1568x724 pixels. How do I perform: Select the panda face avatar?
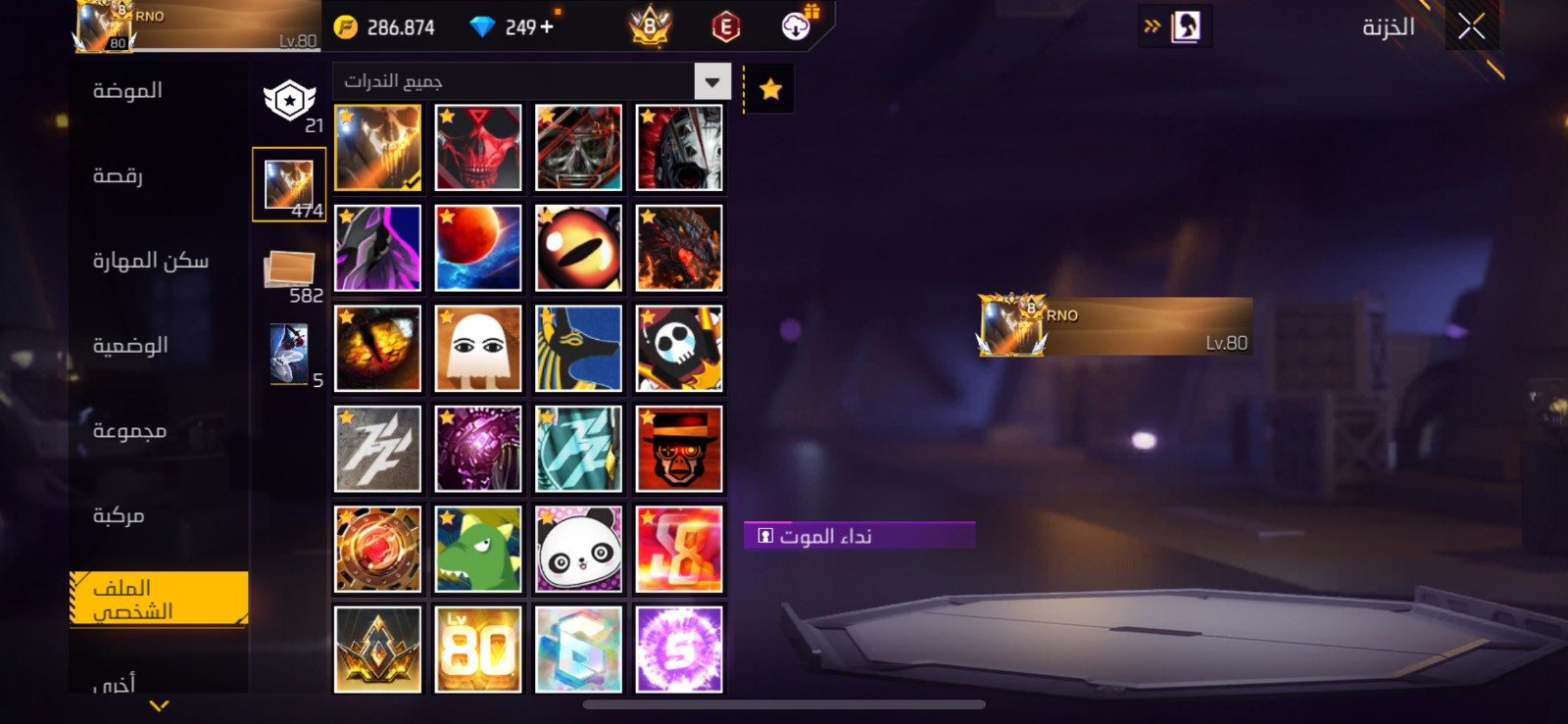(x=578, y=550)
